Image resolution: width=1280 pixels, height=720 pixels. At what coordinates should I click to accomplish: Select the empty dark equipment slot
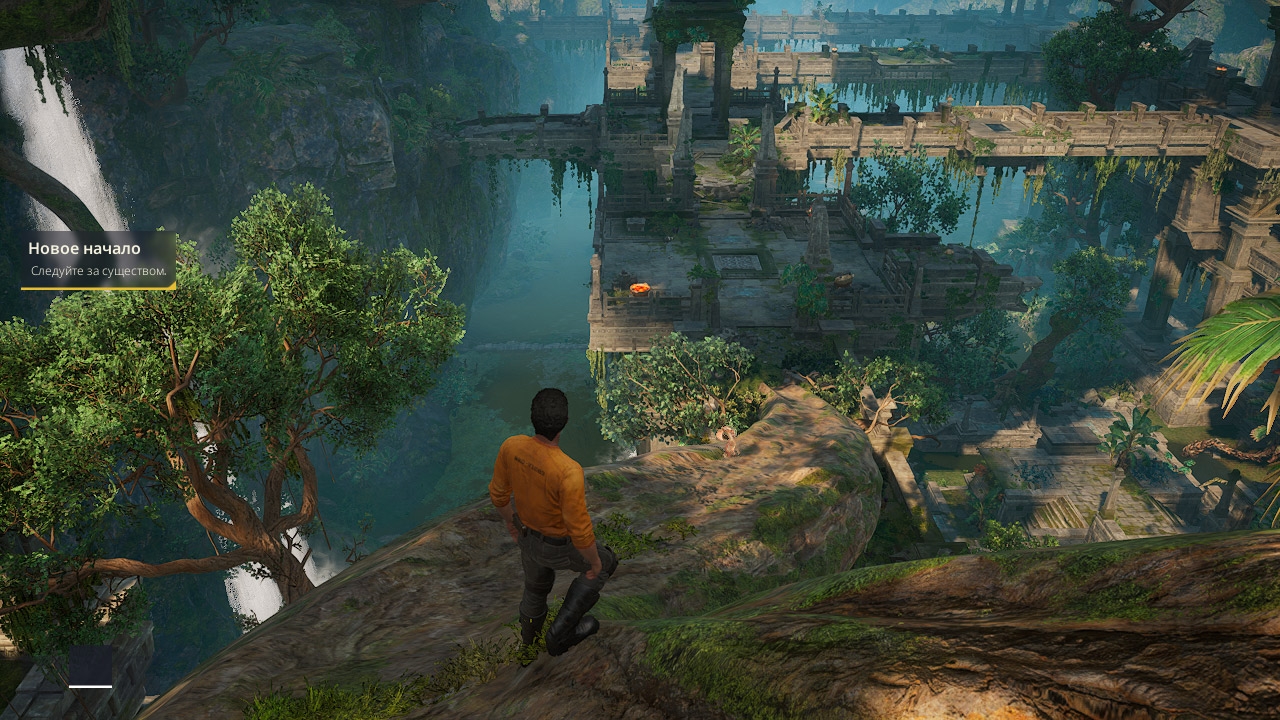tap(90, 665)
